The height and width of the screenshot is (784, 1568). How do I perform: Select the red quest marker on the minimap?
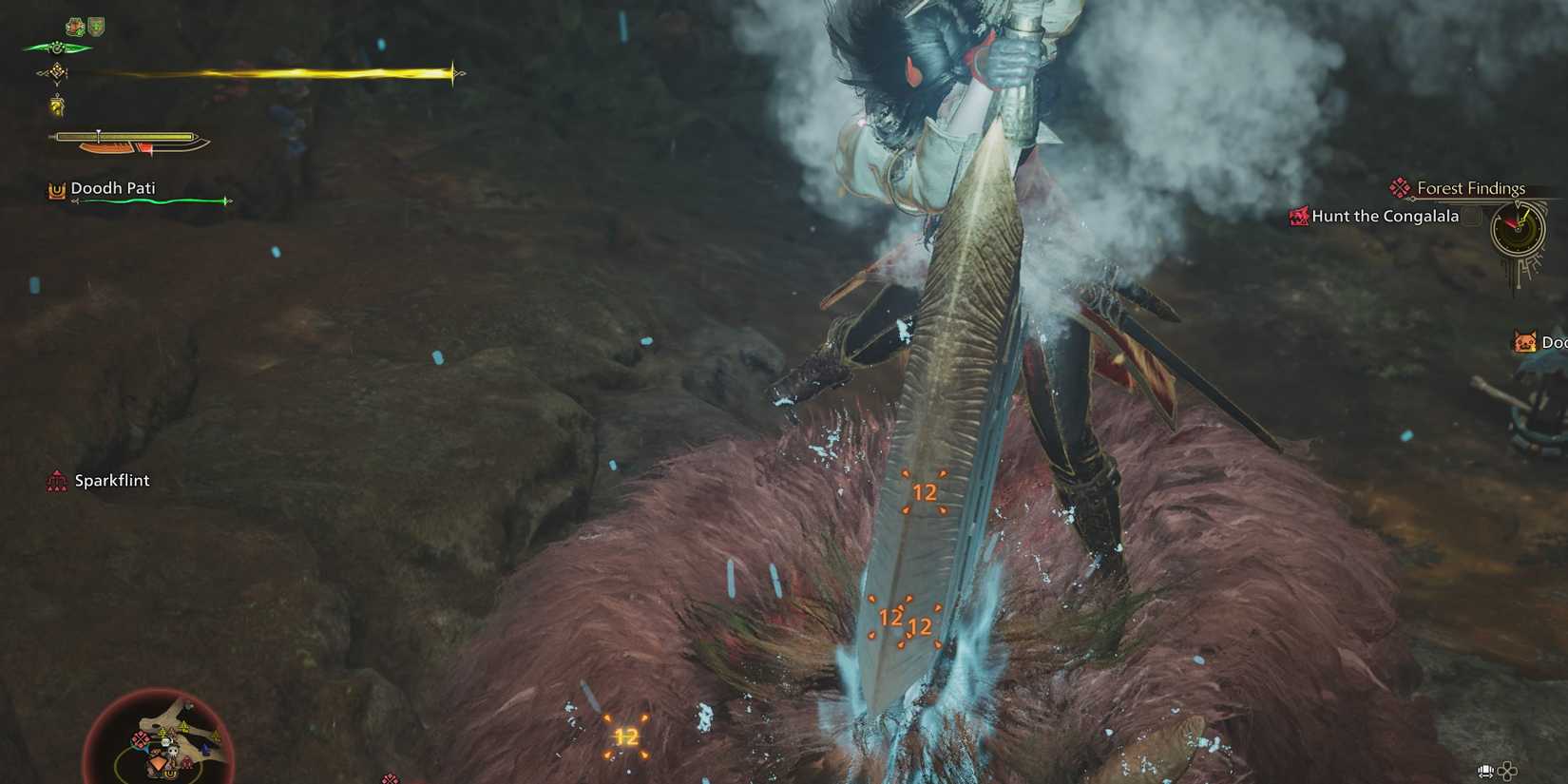coord(140,739)
